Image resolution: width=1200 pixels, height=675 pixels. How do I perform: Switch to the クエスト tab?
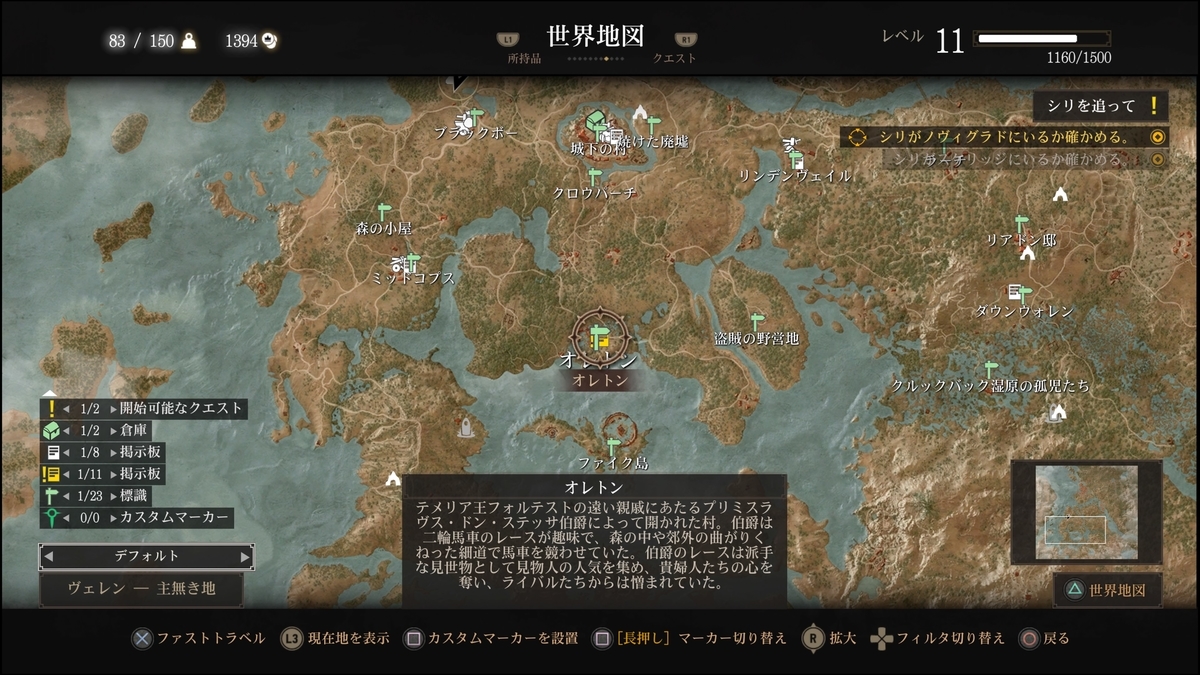[x=675, y=58]
